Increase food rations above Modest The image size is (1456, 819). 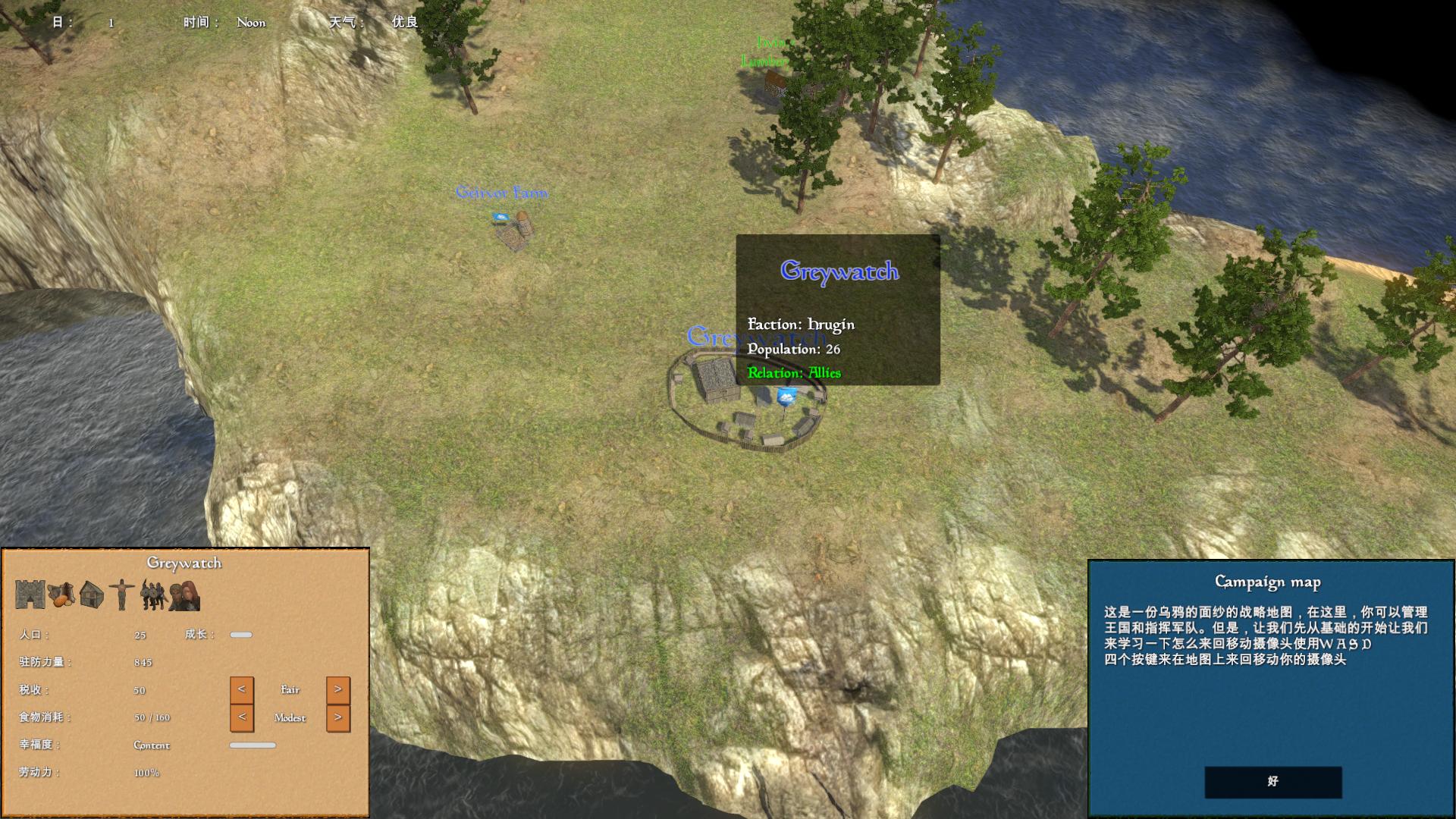[338, 717]
